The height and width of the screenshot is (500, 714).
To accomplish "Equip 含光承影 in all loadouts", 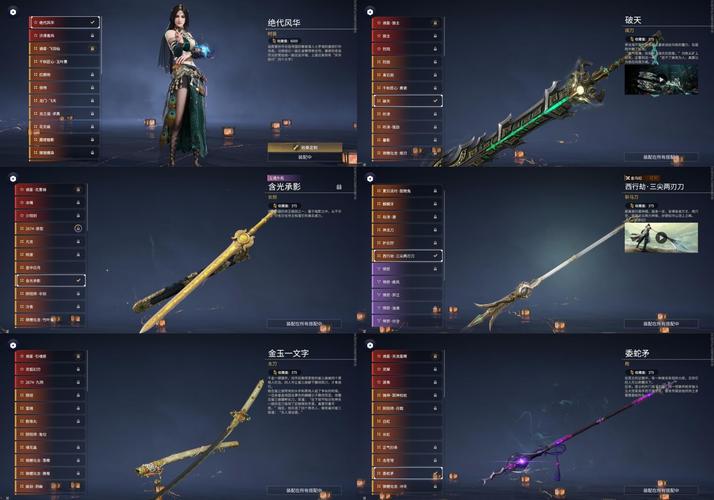I will pyautogui.click(x=304, y=323).
